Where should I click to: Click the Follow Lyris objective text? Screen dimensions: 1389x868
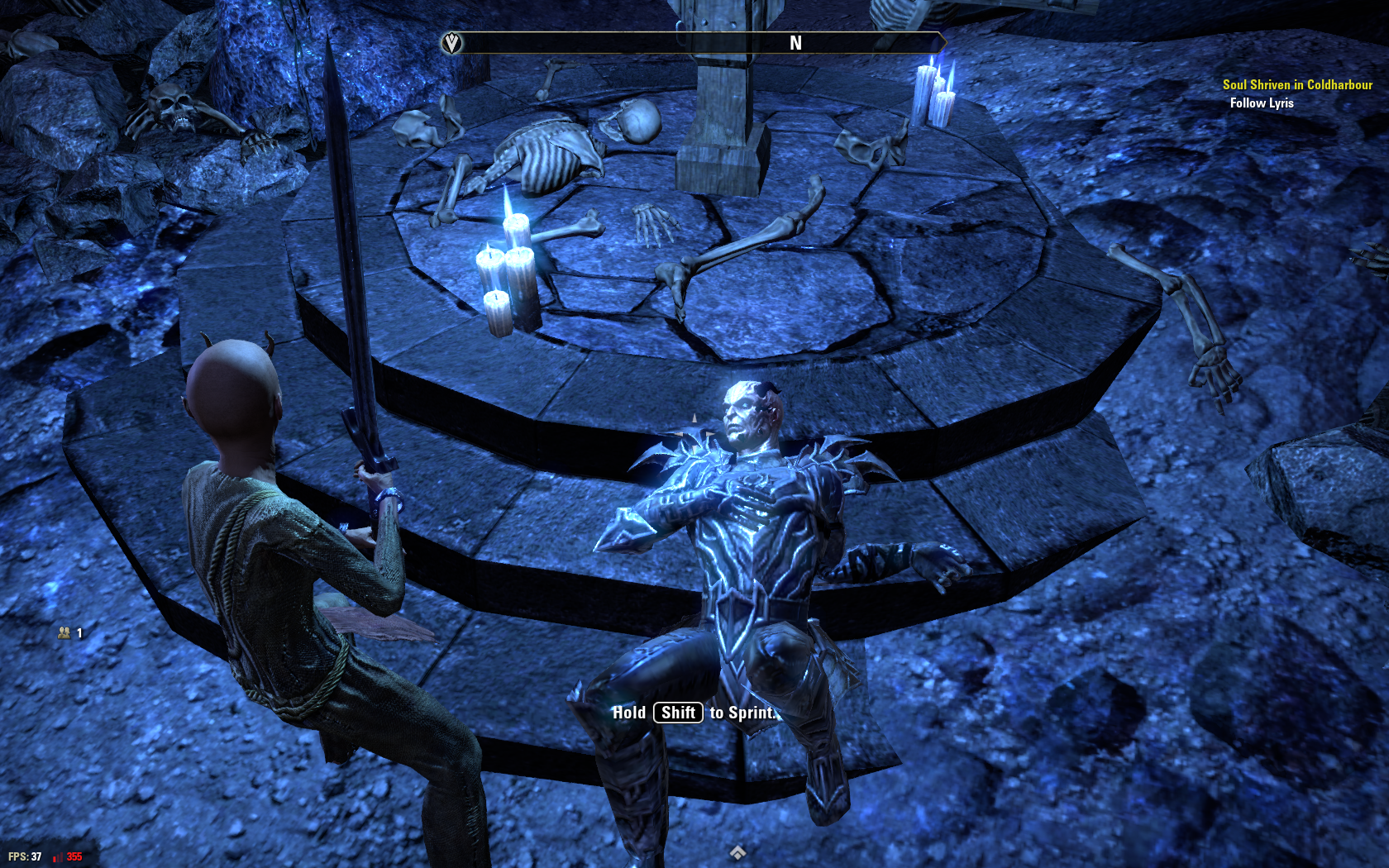coord(1261,103)
